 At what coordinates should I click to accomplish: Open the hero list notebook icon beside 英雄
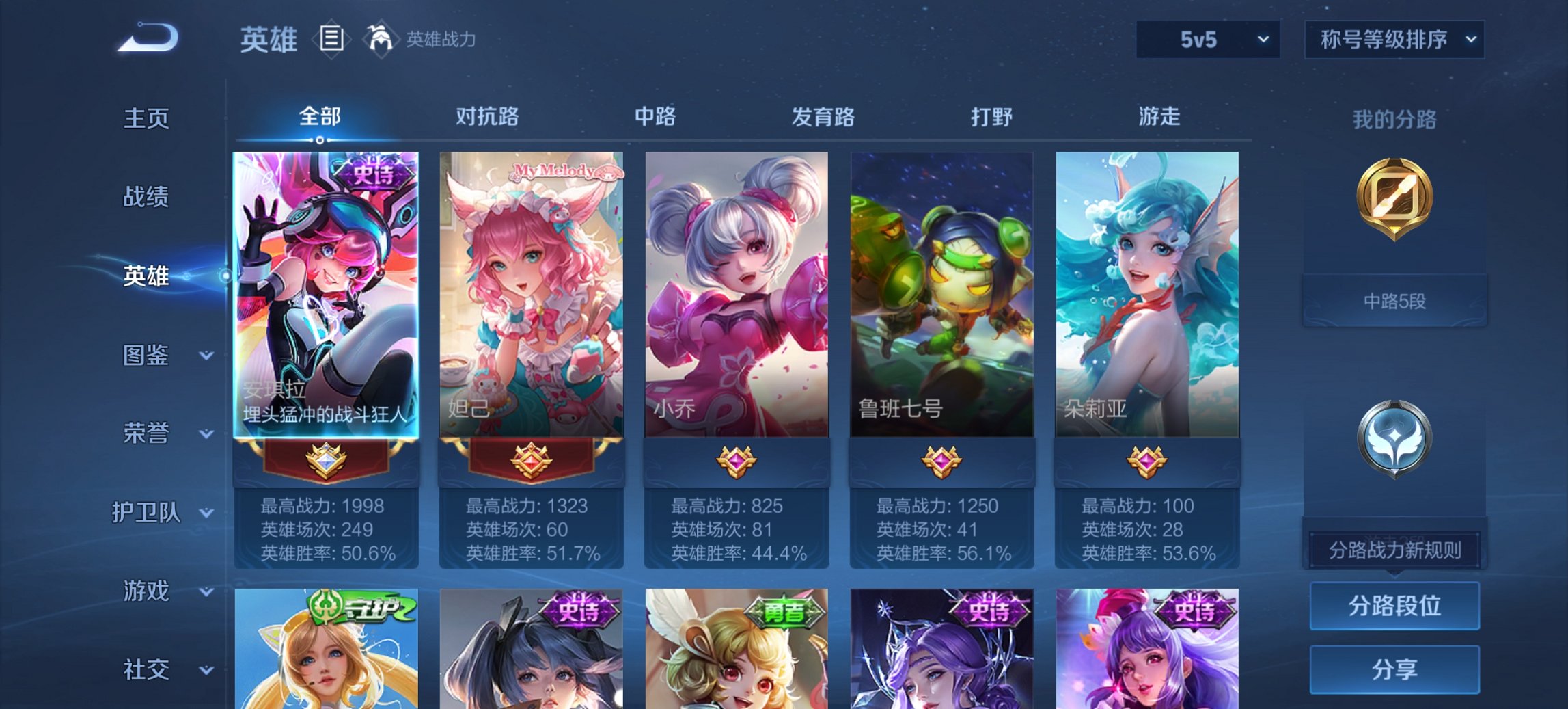tap(331, 40)
